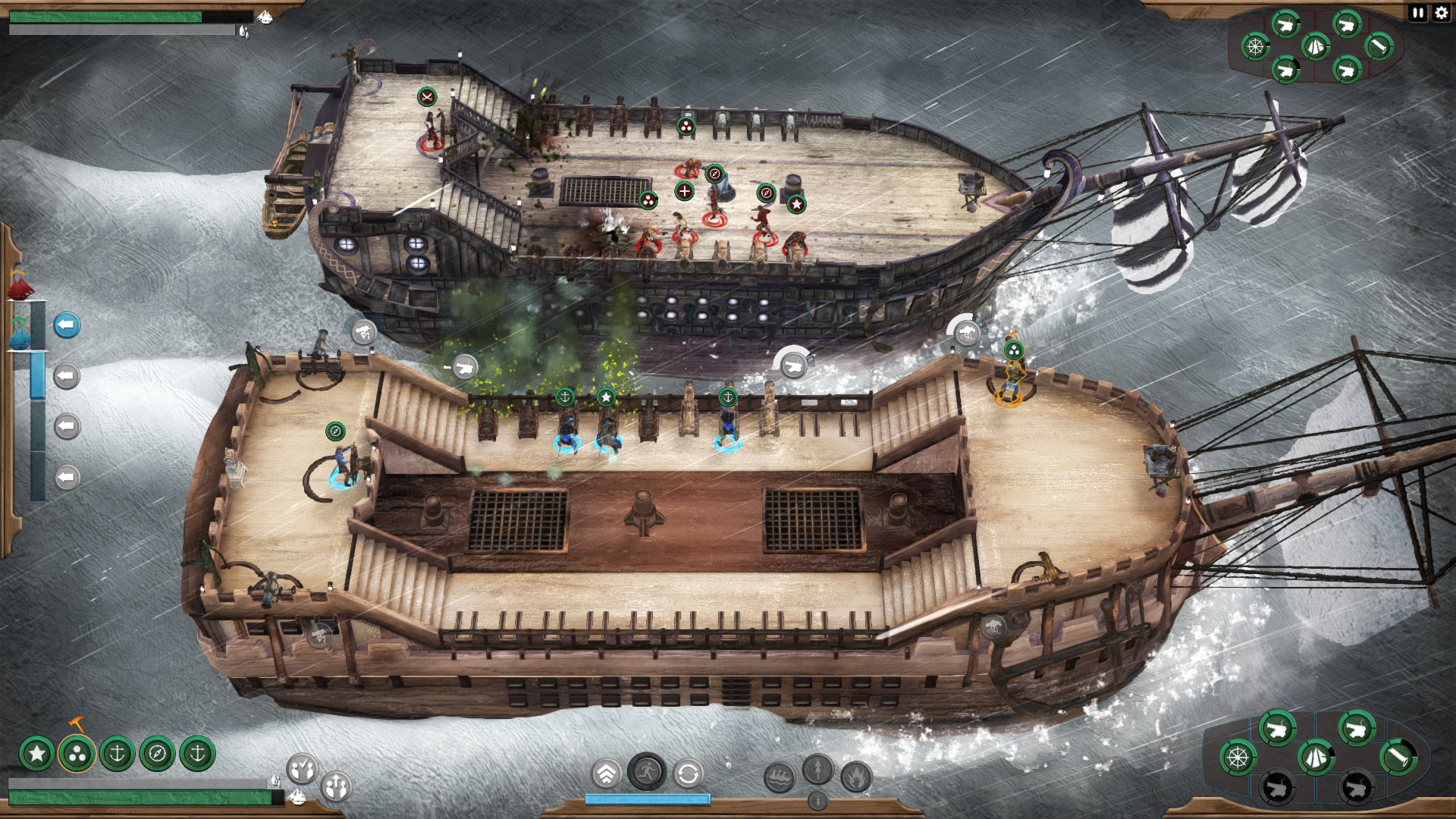
Task: Pause the game
Action: tap(1418, 13)
